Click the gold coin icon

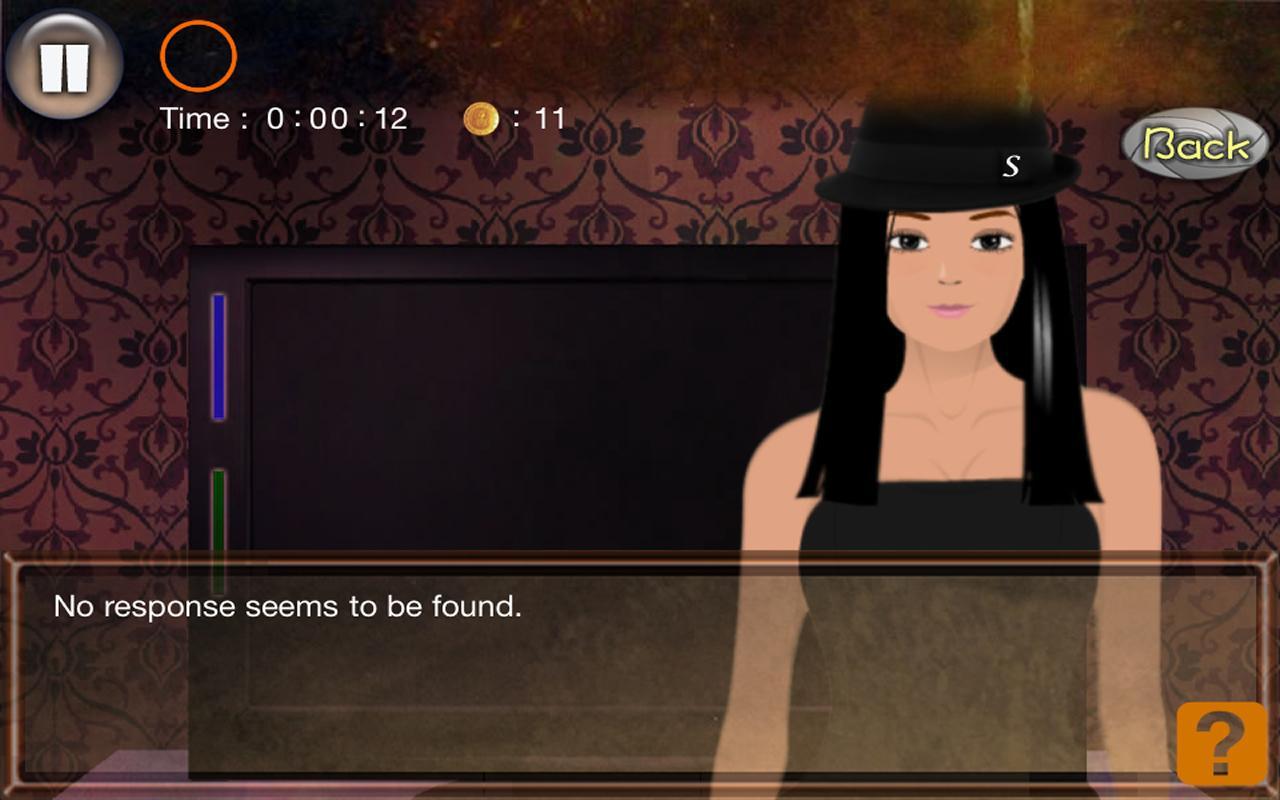coord(479,119)
